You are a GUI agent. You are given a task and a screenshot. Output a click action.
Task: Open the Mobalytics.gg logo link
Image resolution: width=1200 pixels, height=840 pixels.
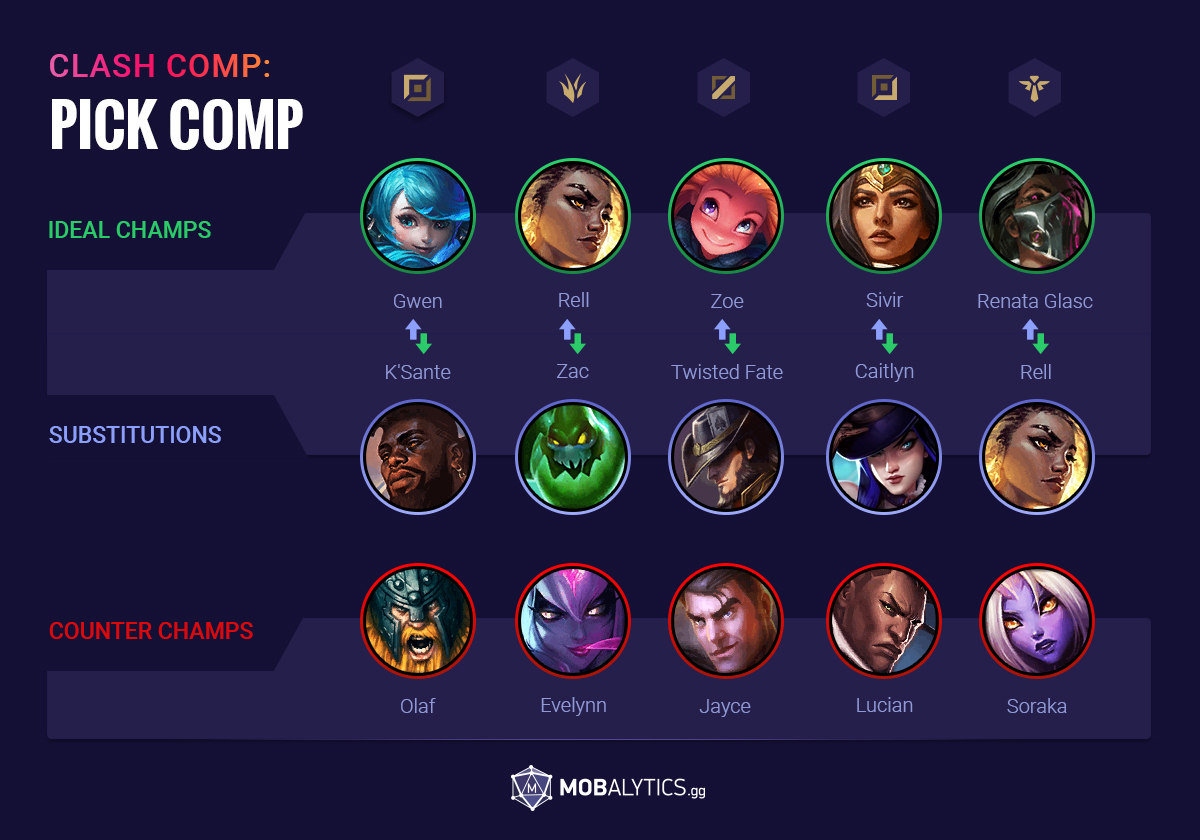coord(608,788)
